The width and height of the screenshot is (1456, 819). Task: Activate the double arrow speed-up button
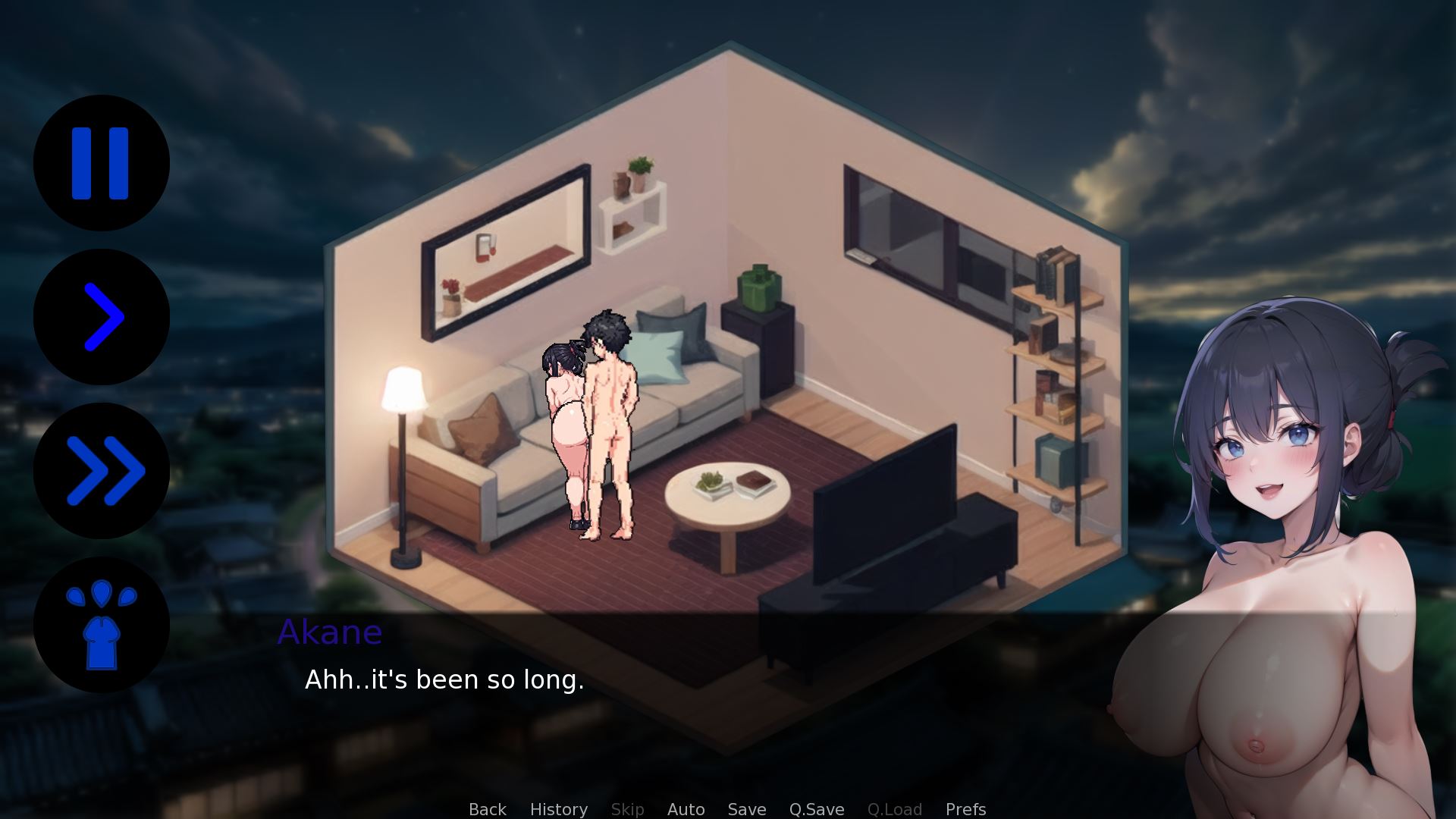pyautogui.click(x=101, y=471)
